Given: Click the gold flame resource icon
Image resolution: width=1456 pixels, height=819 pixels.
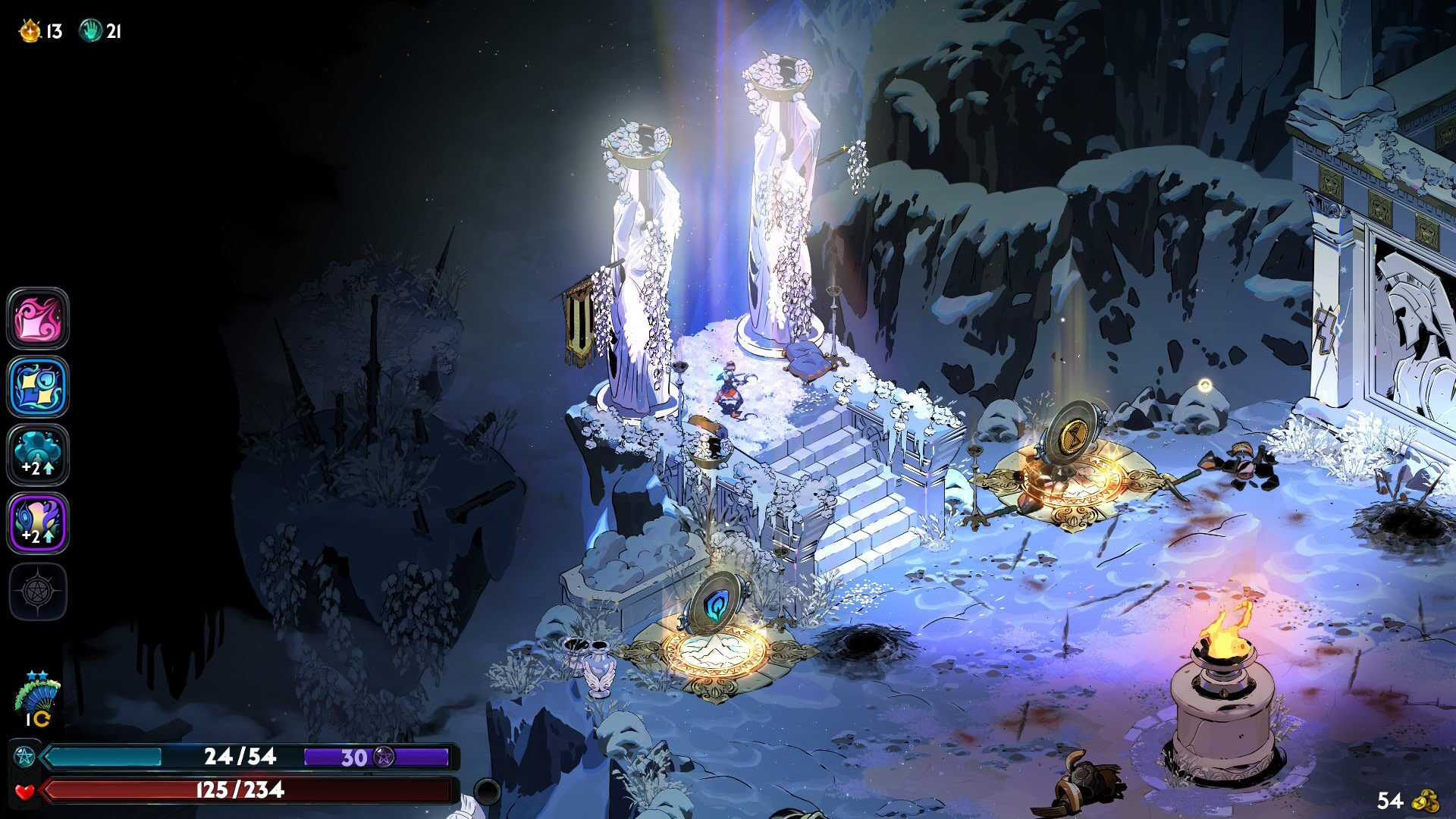Looking at the screenshot, I should (30, 31).
